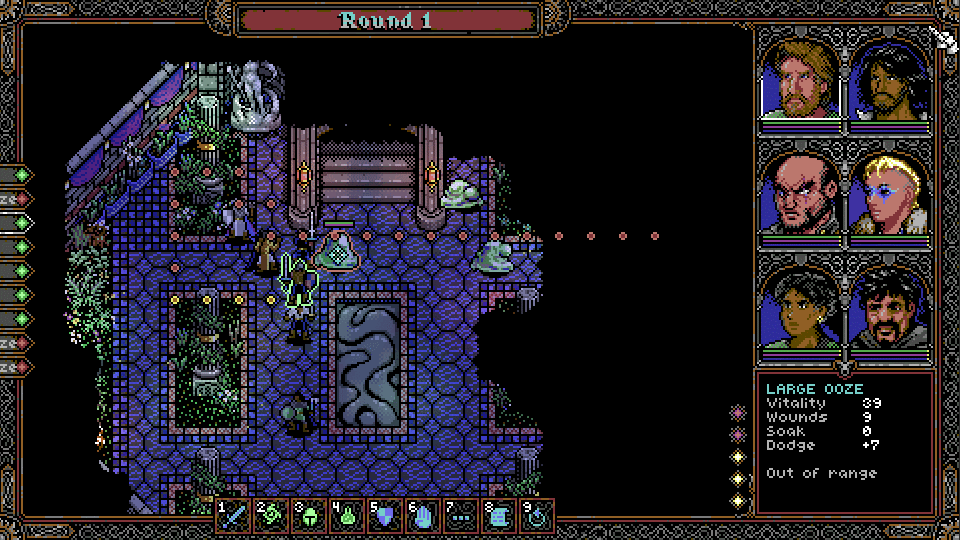Select the open hand action in slot 6
The height and width of the screenshot is (540, 960).
tap(423, 516)
